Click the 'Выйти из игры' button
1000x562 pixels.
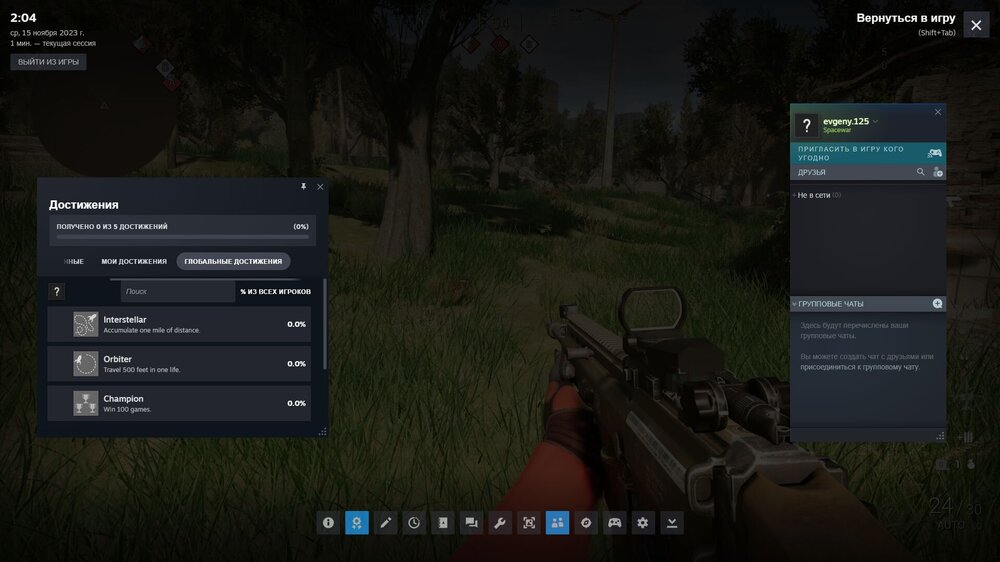(48, 62)
